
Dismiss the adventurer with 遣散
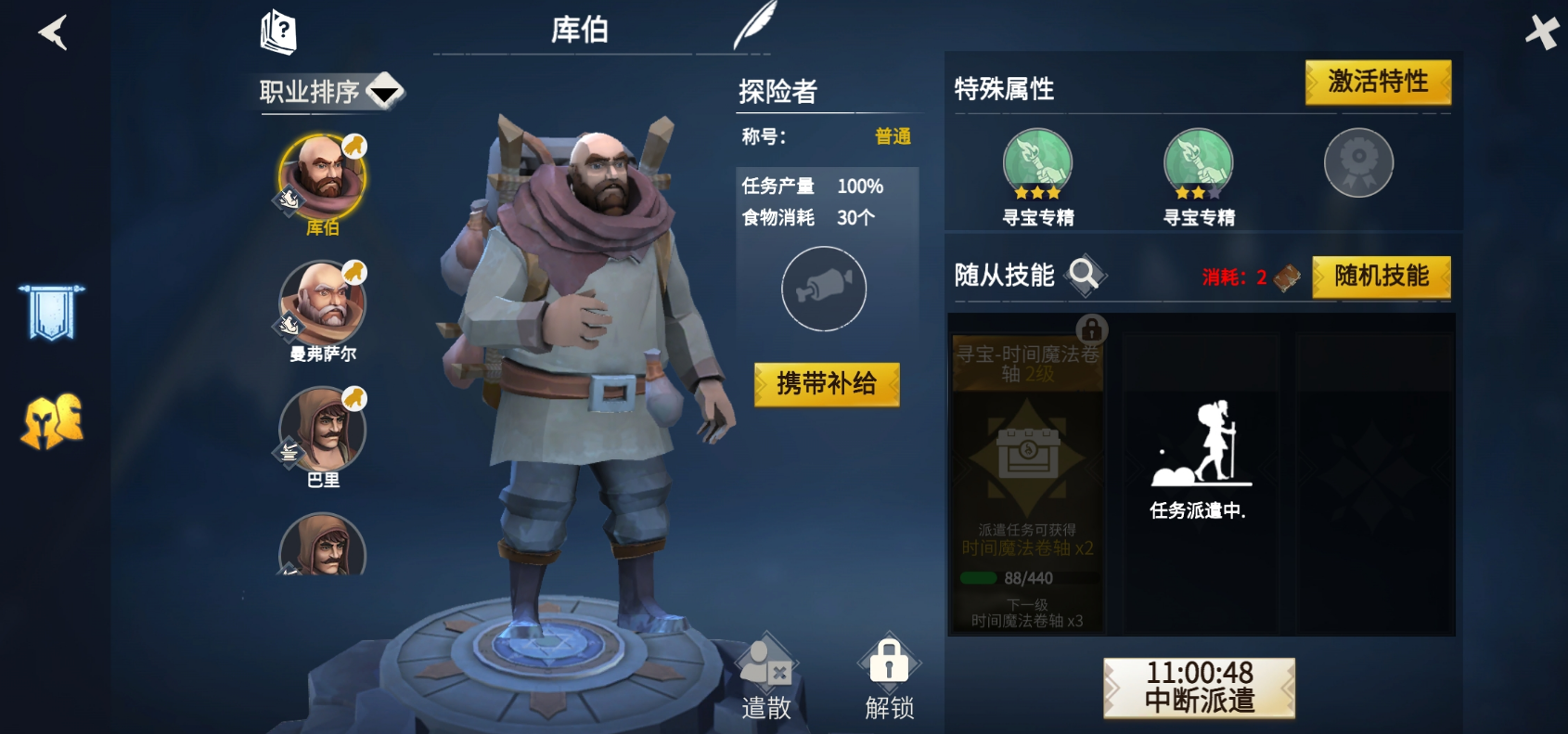766,679
